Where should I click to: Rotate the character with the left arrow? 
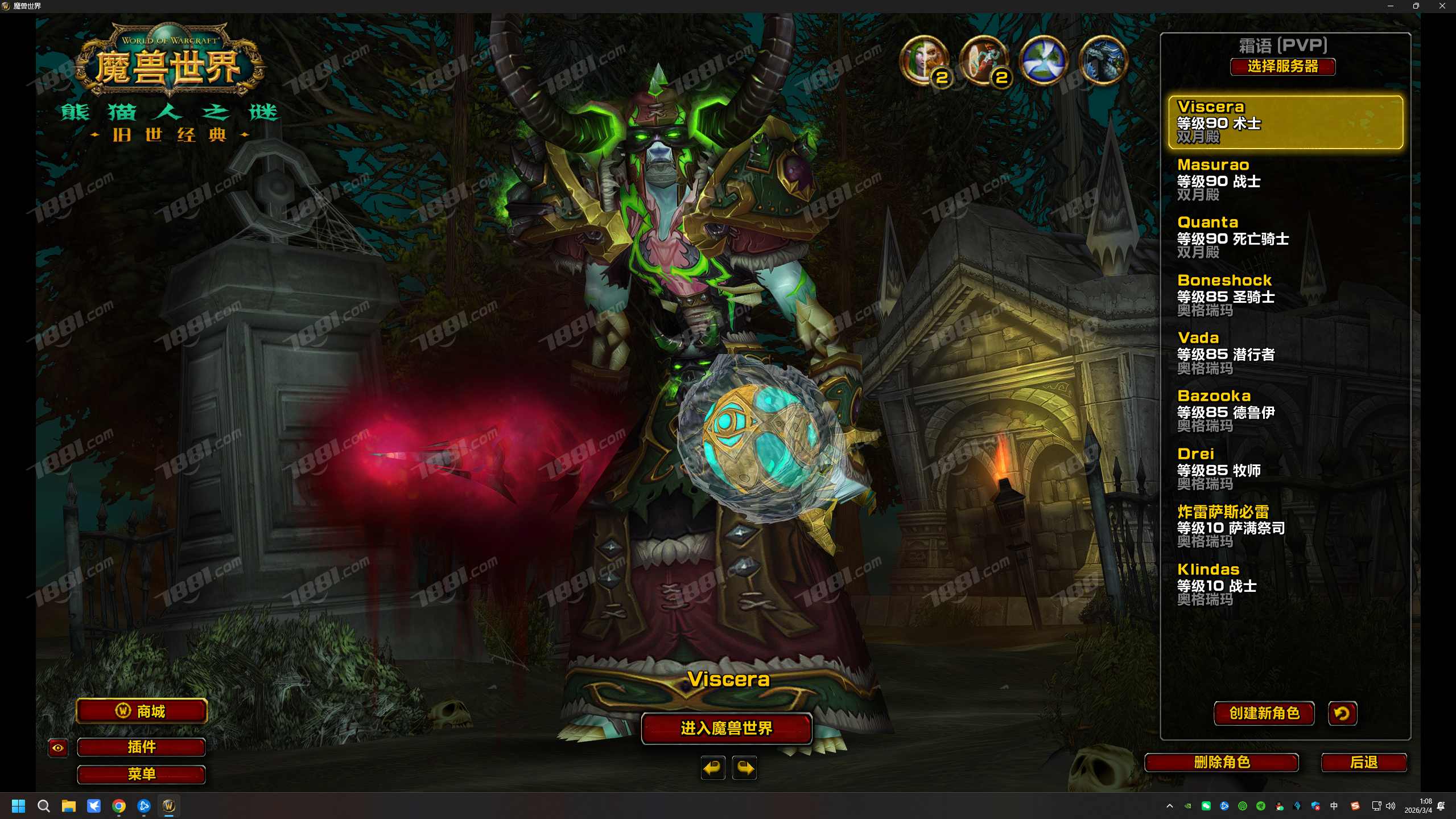(712, 768)
